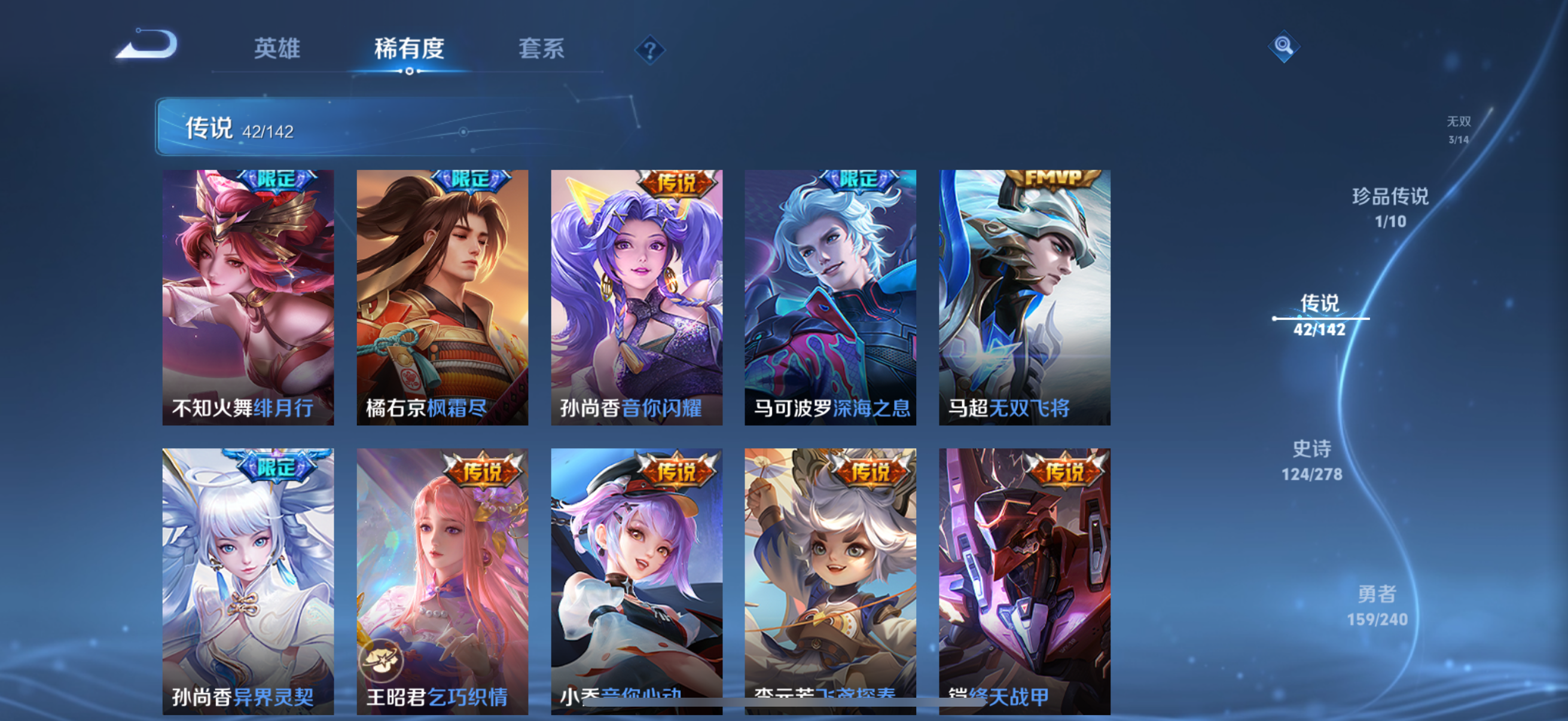The image size is (1568, 721).
Task: Open the 套系 tab
Action: click(541, 50)
